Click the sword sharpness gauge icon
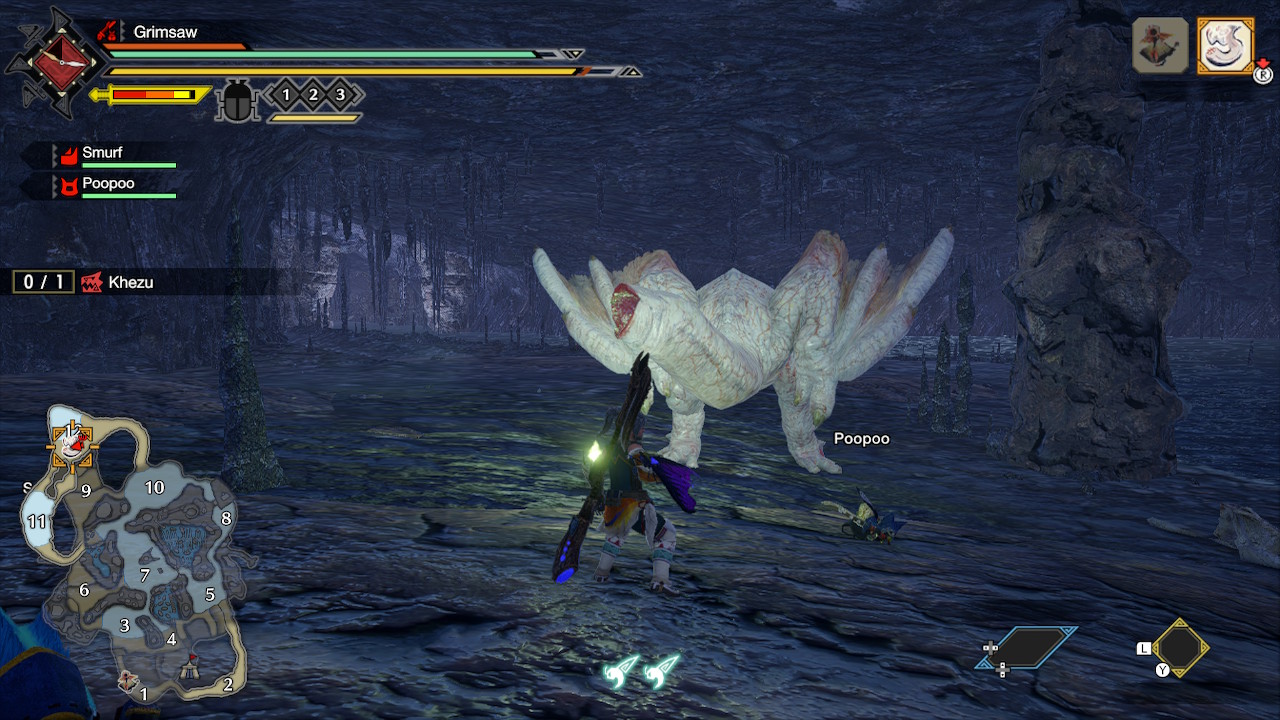 click(x=150, y=95)
